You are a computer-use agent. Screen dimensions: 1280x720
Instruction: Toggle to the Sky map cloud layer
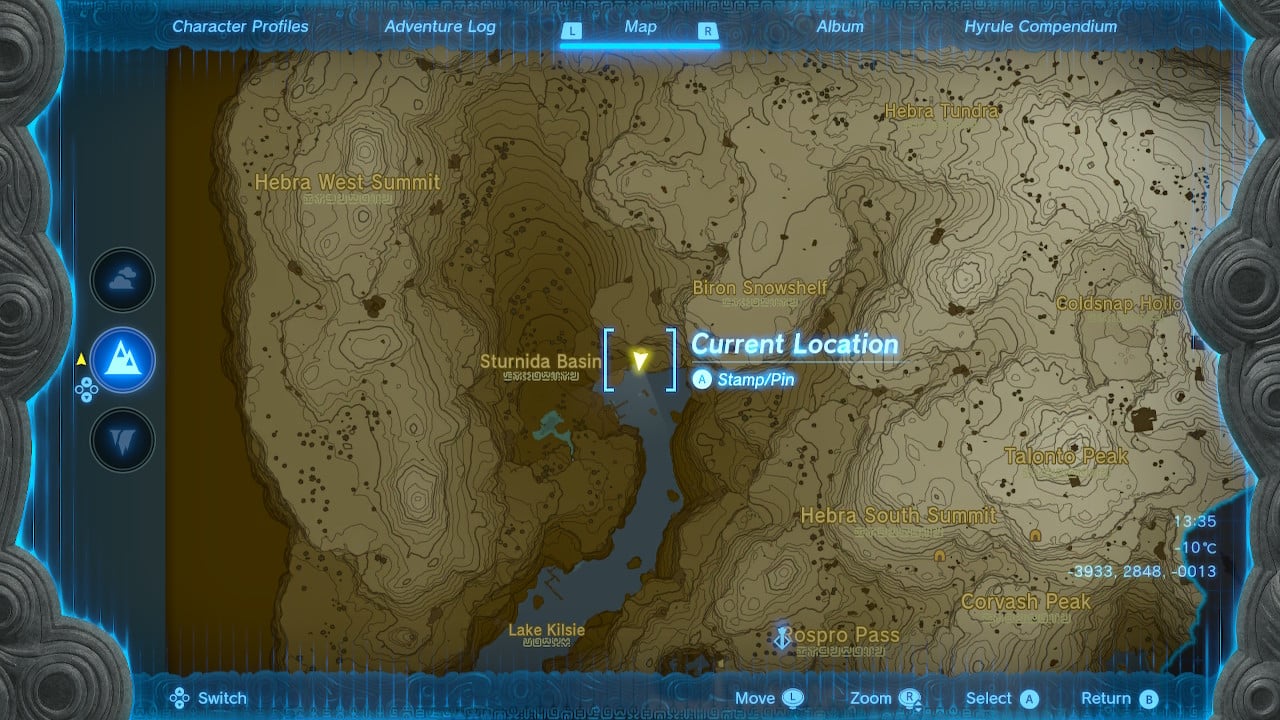[x=122, y=280]
